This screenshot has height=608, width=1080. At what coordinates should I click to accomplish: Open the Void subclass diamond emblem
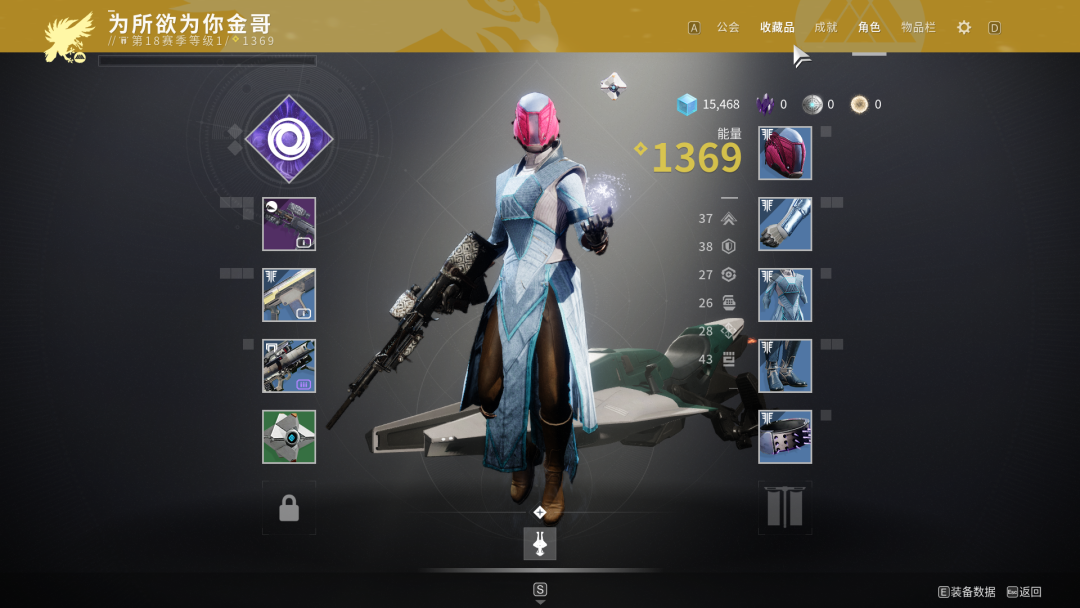point(289,139)
